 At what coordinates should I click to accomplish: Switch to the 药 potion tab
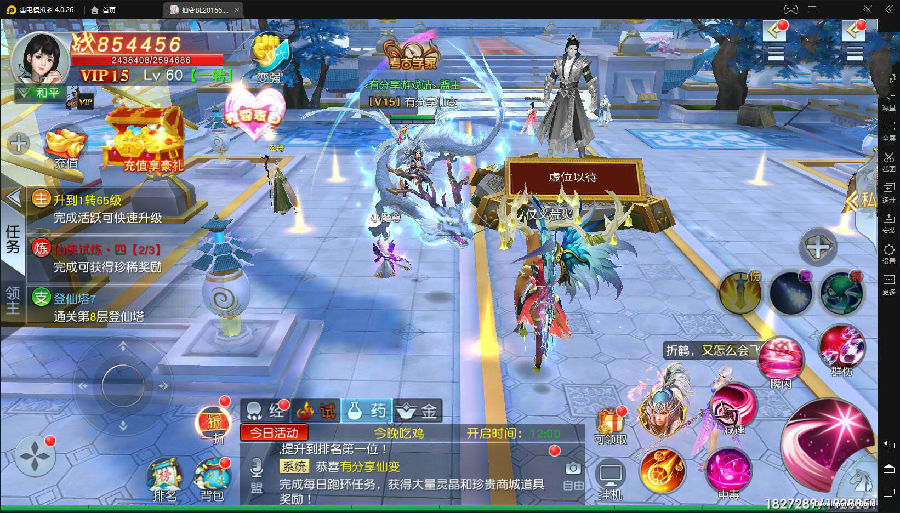coord(365,410)
